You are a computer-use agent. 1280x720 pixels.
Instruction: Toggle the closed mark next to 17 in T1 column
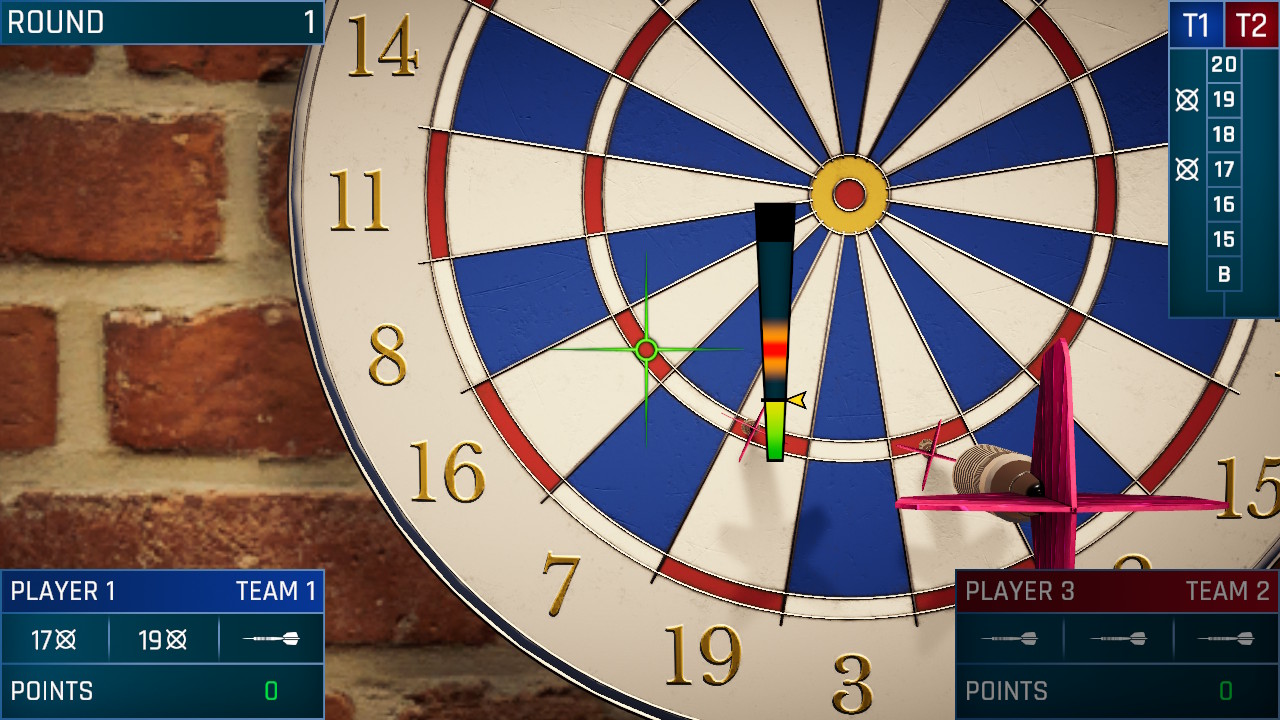tap(1187, 169)
